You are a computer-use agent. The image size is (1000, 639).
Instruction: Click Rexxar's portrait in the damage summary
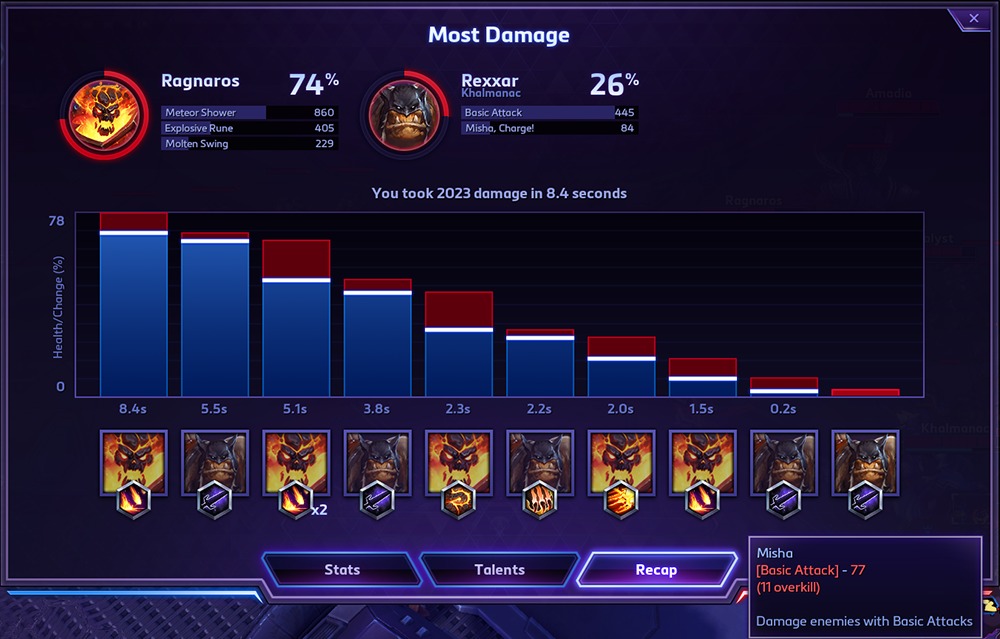pyautogui.click(x=404, y=110)
